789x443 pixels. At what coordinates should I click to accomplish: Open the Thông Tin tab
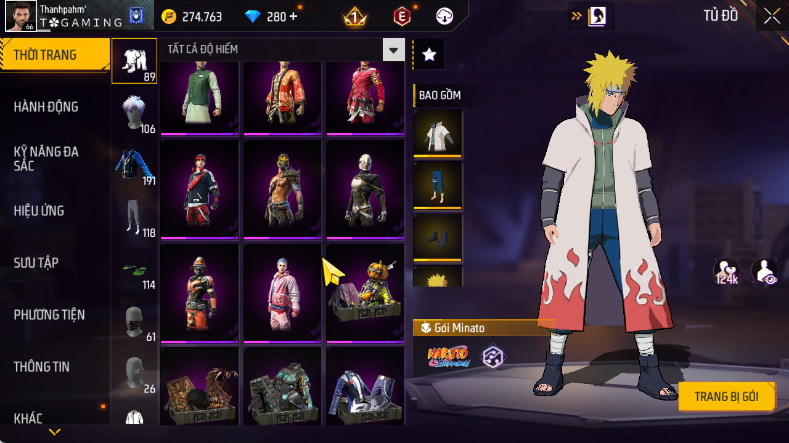pos(41,366)
